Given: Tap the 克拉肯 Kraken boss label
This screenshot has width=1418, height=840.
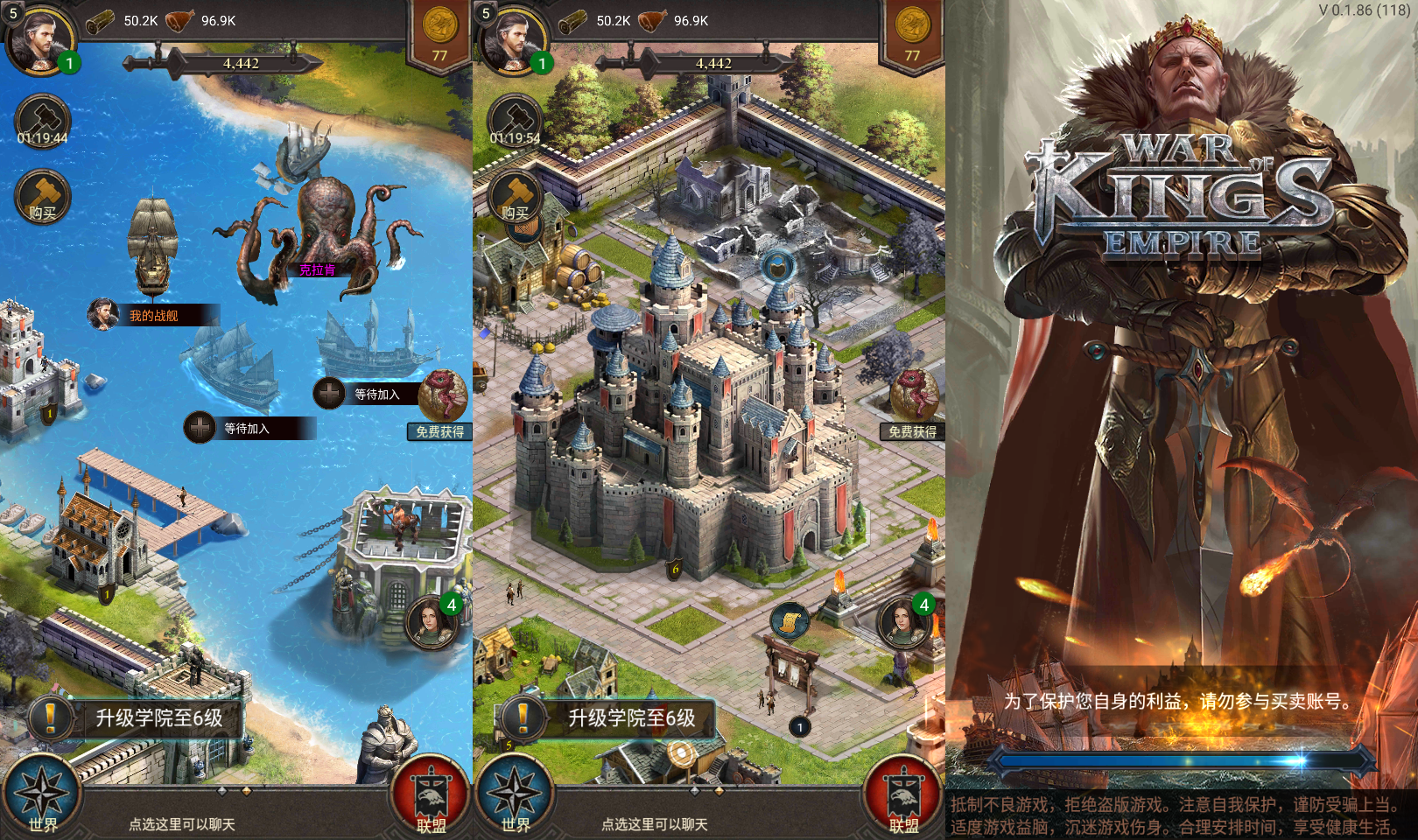Looking at the screenshot, I should (x=317, y=269).
